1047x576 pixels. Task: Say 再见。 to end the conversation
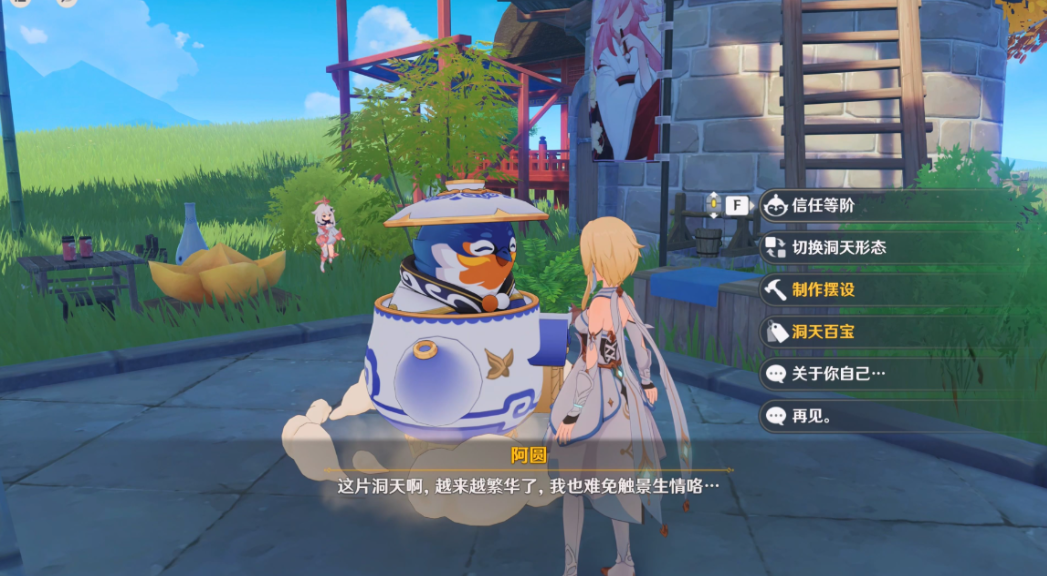(x=811, y=416)
